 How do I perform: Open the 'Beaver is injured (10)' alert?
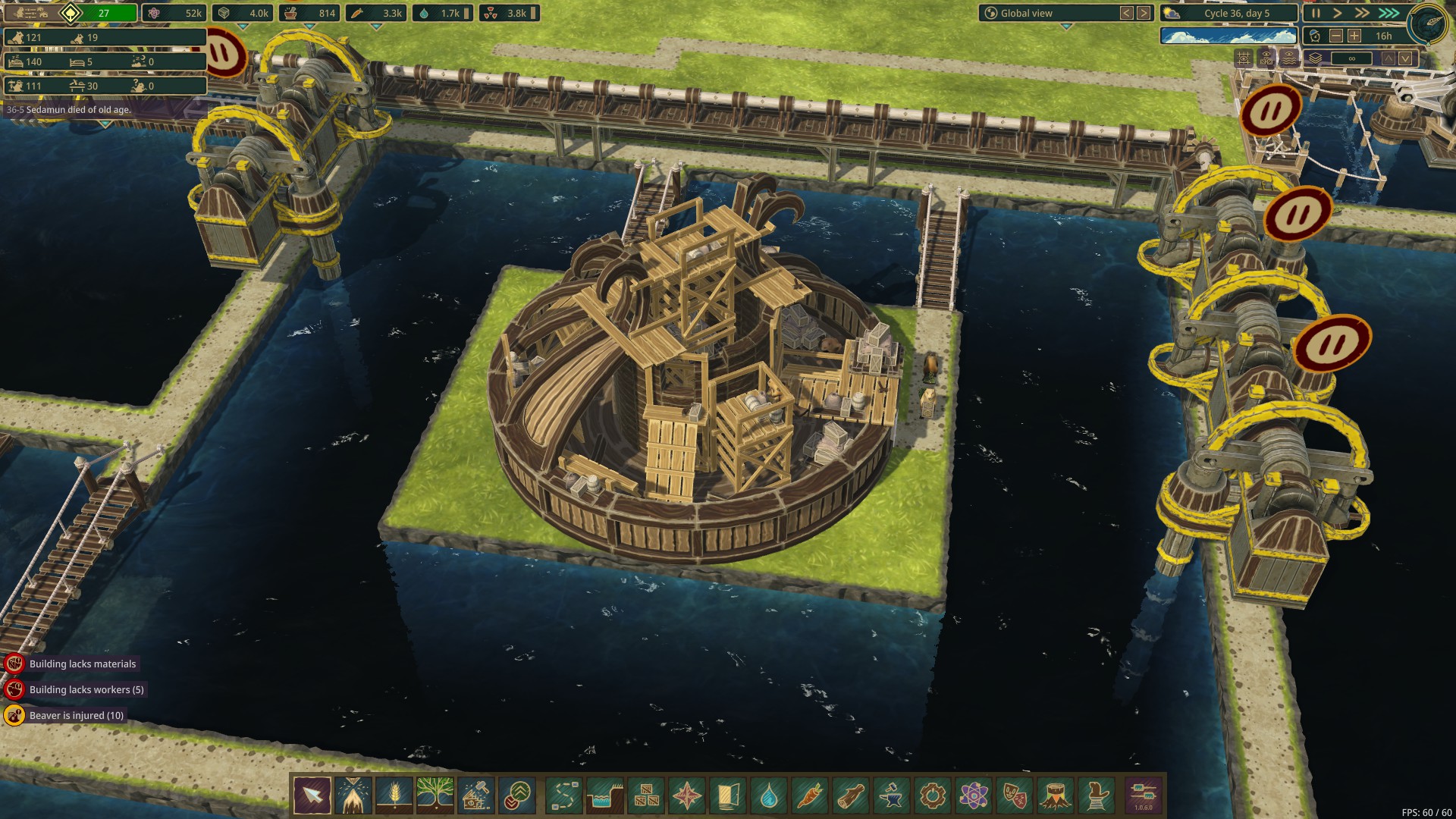76,715
